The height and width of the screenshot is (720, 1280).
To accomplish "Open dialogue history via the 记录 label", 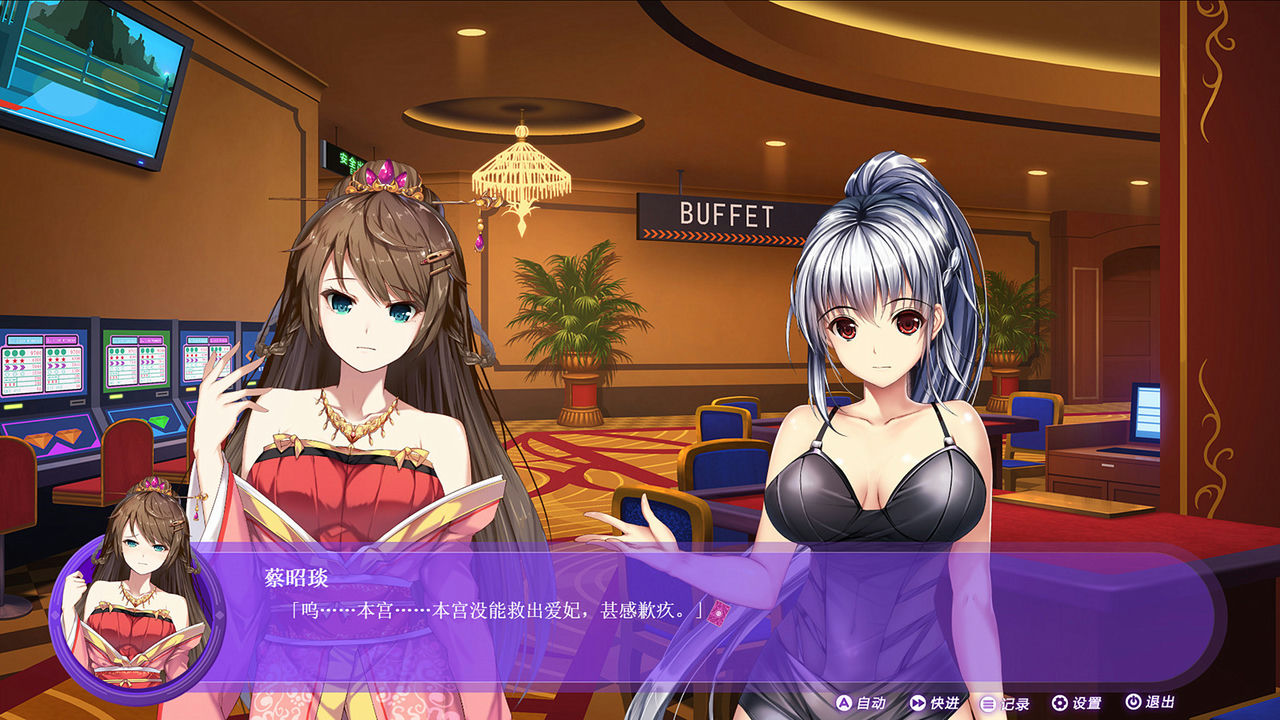I will pyautogui.click(x=1014, y=705).
